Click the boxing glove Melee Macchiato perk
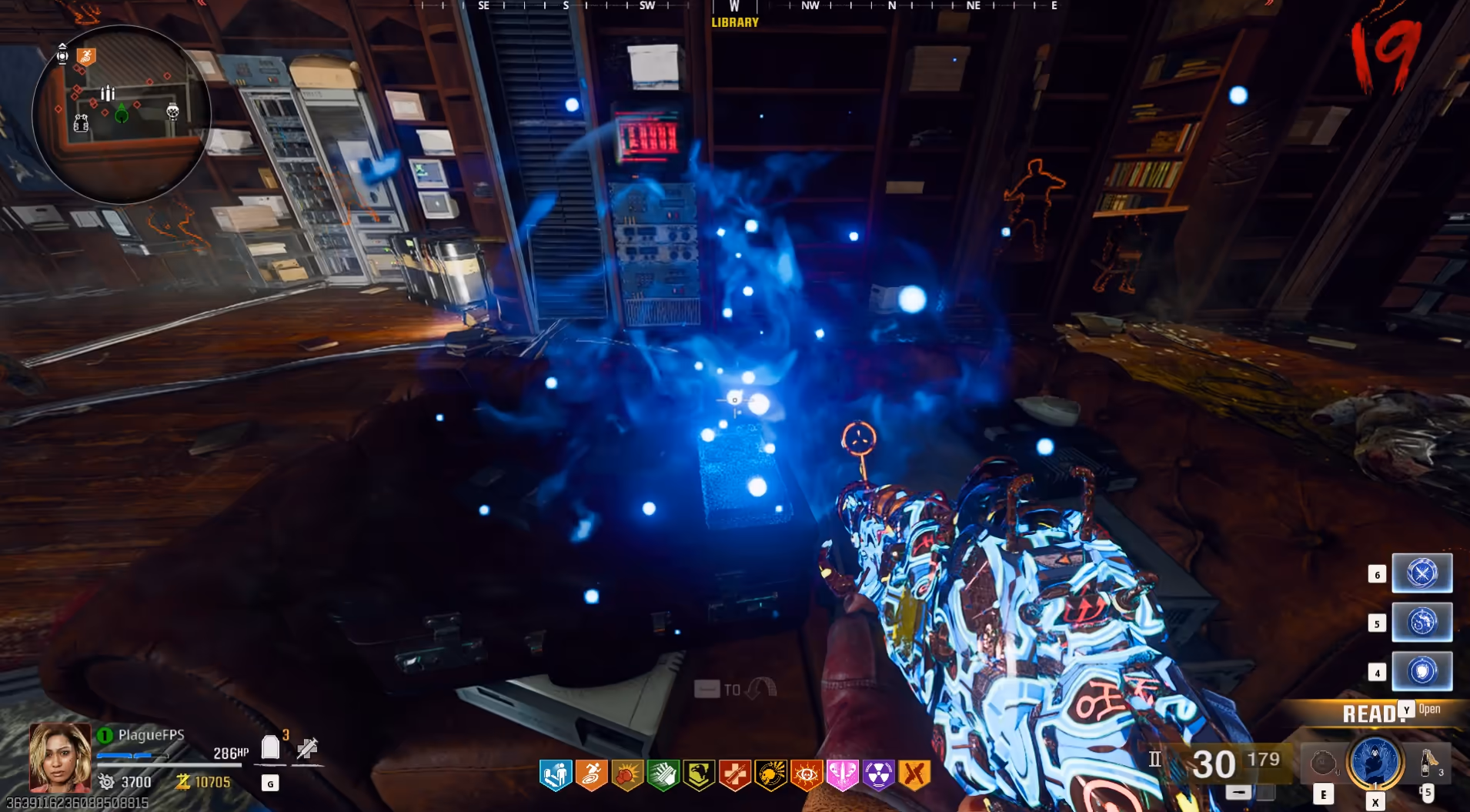Viewport: 1470px width, 812px height. coord(627,775)
